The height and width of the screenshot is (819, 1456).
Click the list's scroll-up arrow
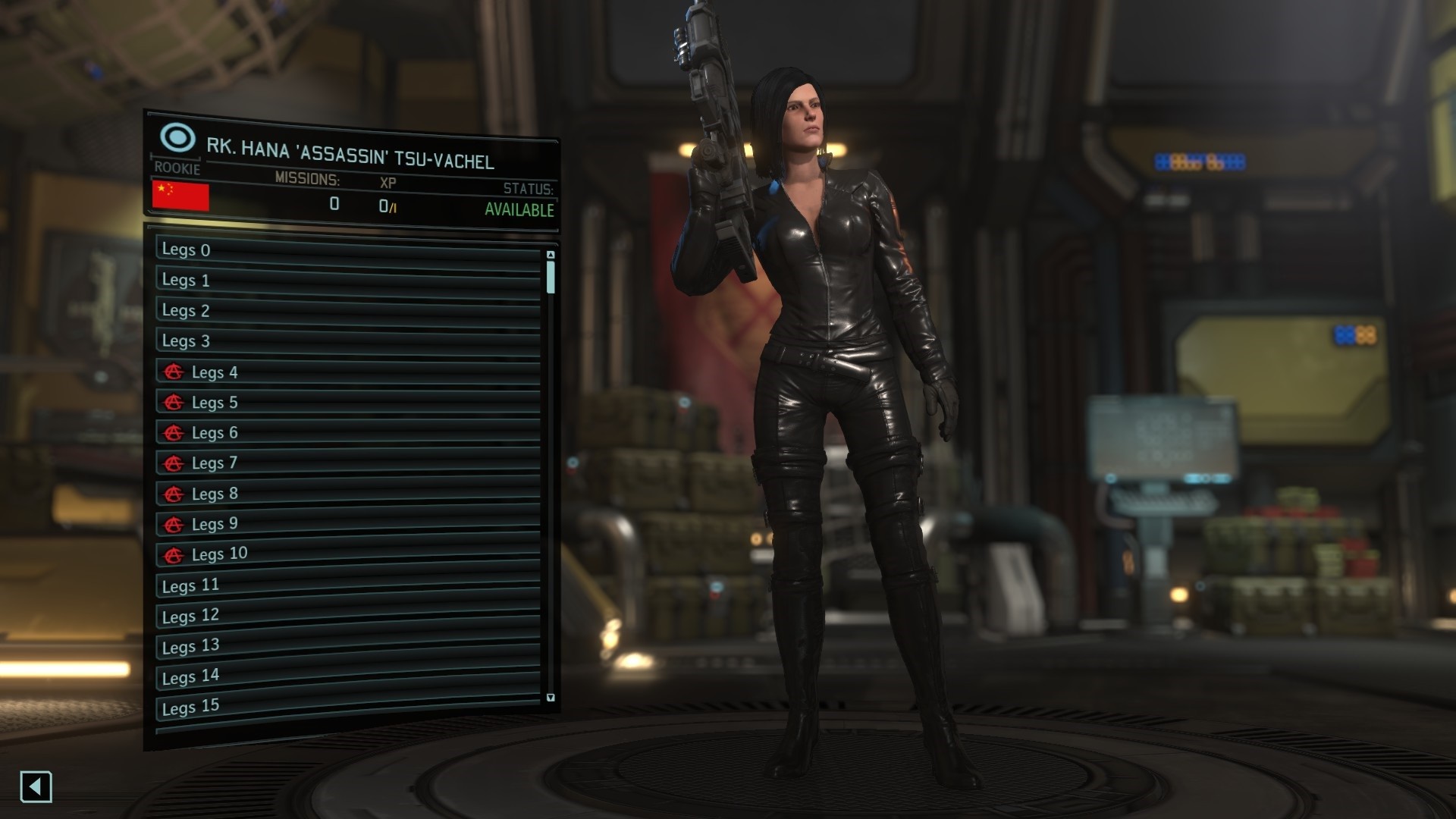tap(551, 255)
